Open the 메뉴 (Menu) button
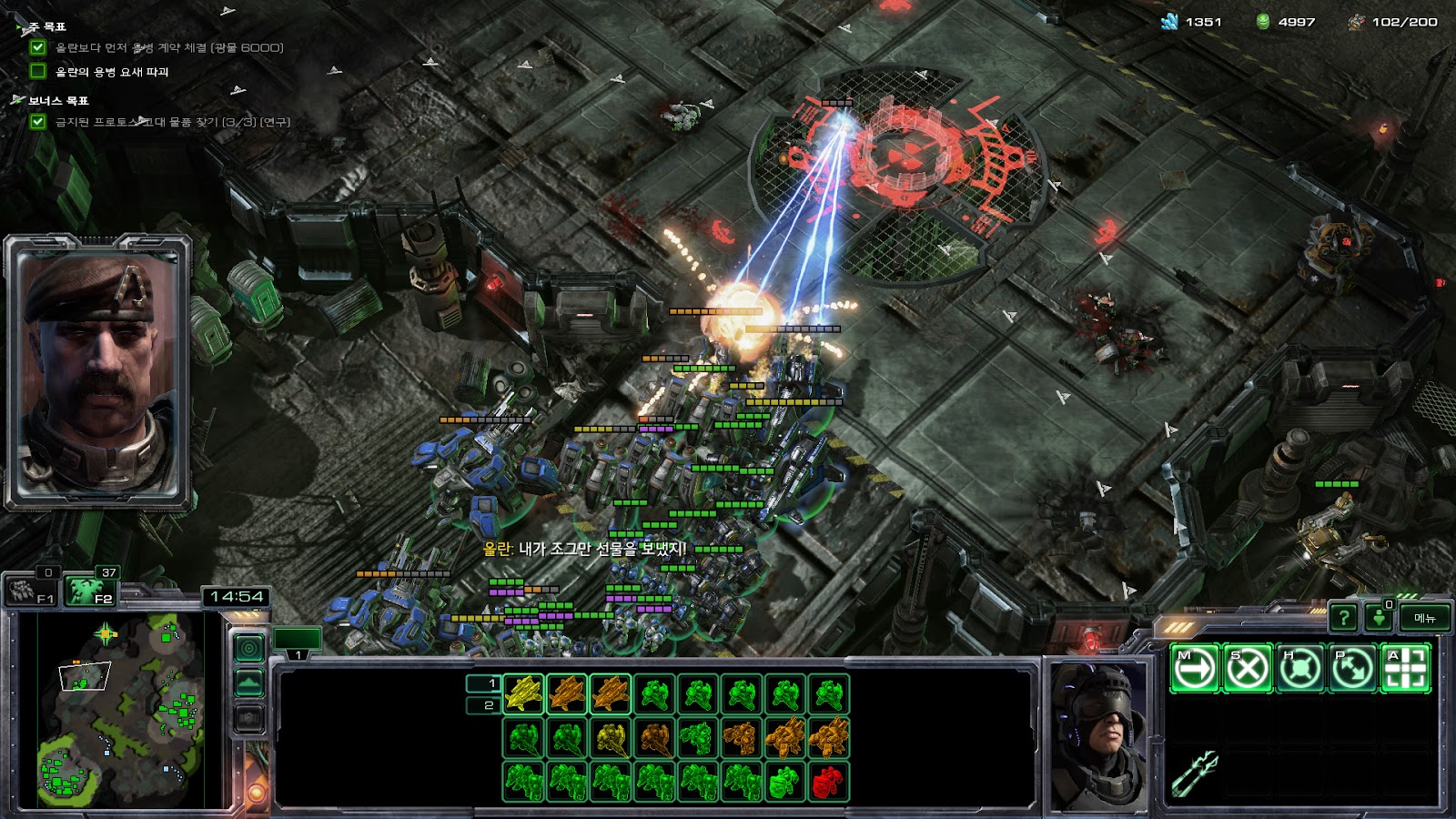The image size is (1456, 819). (1424, 618)
